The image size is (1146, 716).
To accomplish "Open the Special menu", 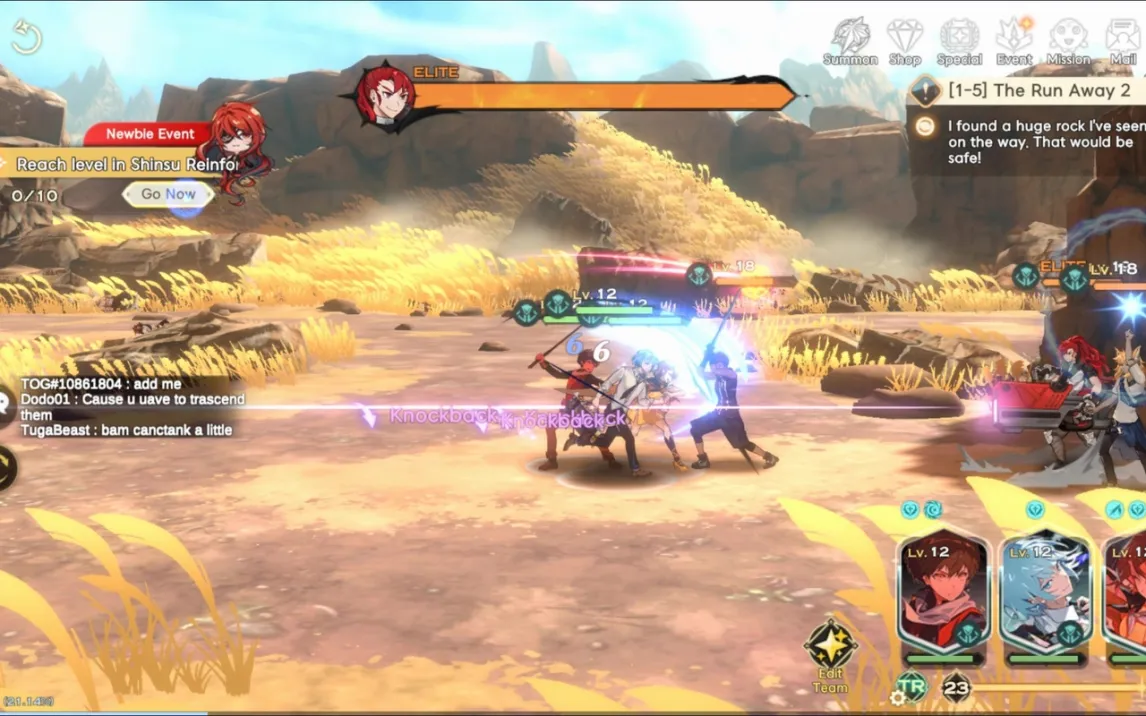I will pos(959,42).
